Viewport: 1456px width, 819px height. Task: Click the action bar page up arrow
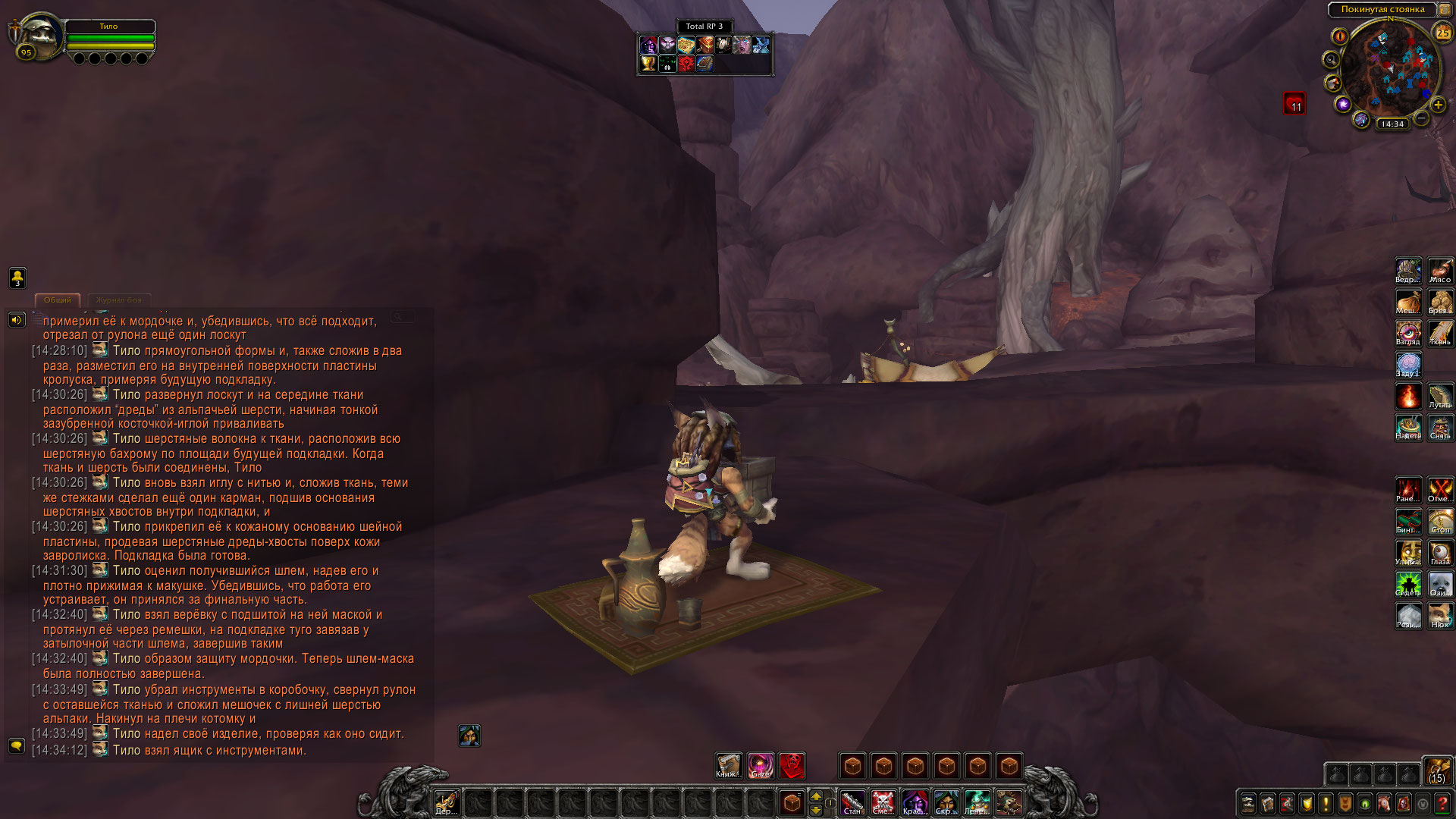tap(816, 796)
